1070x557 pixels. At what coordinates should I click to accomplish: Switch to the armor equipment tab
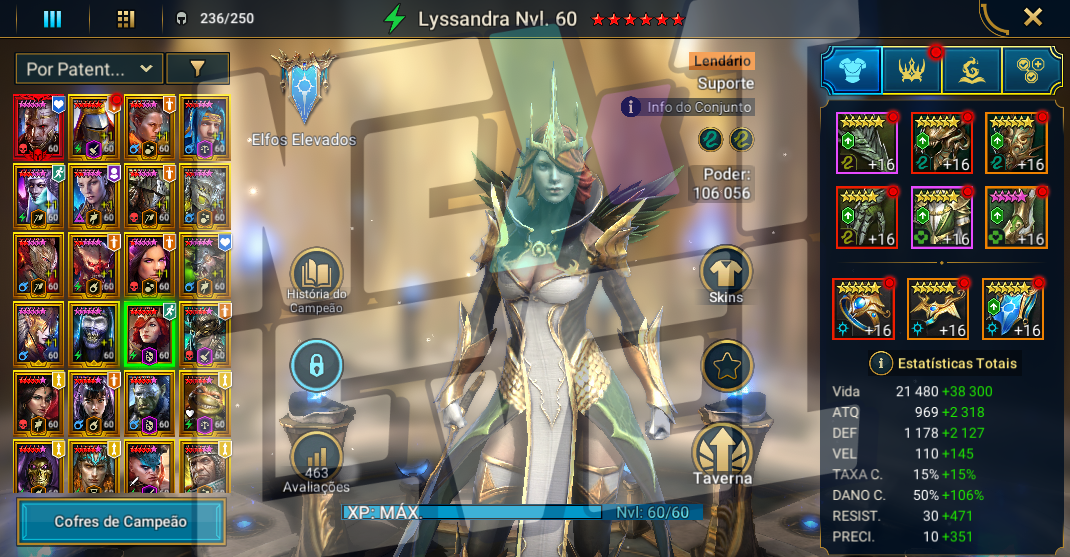point(851,70)
